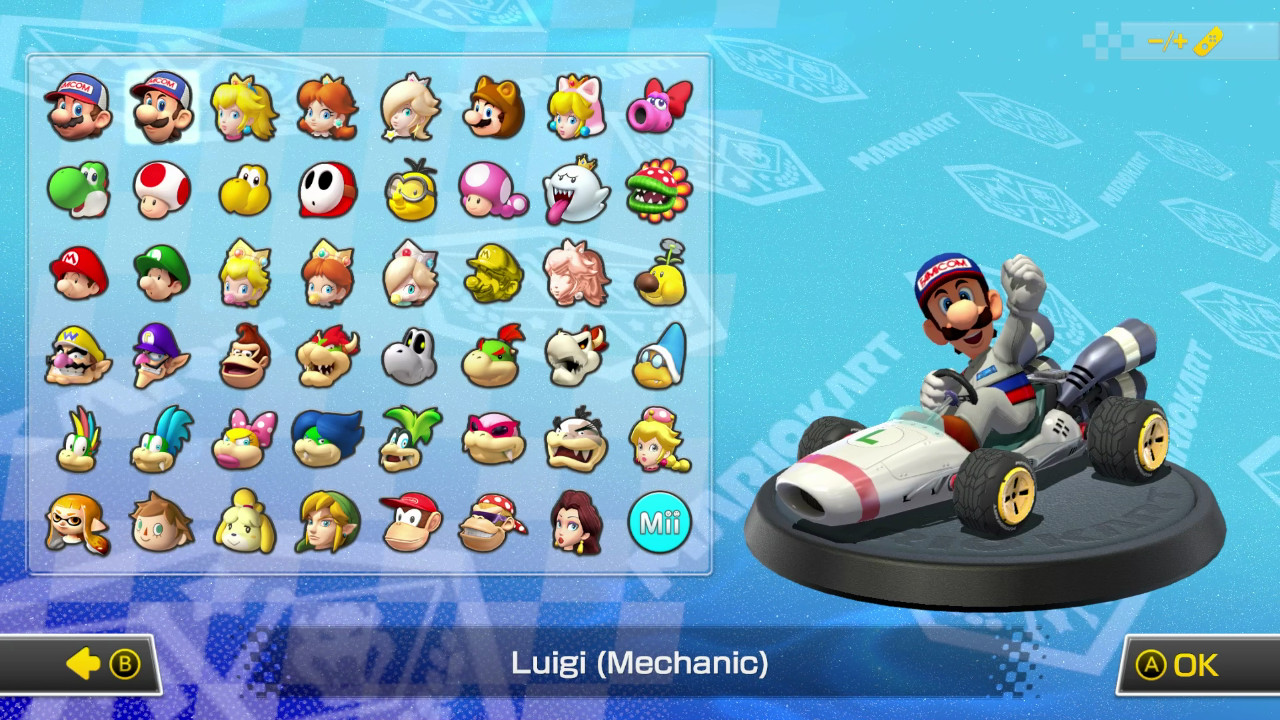The width and height of the screenshot is (1280, 720).
Task: Choose Petey Piranha's character icon
Action: pyautogui.click(x=660, y=190)
